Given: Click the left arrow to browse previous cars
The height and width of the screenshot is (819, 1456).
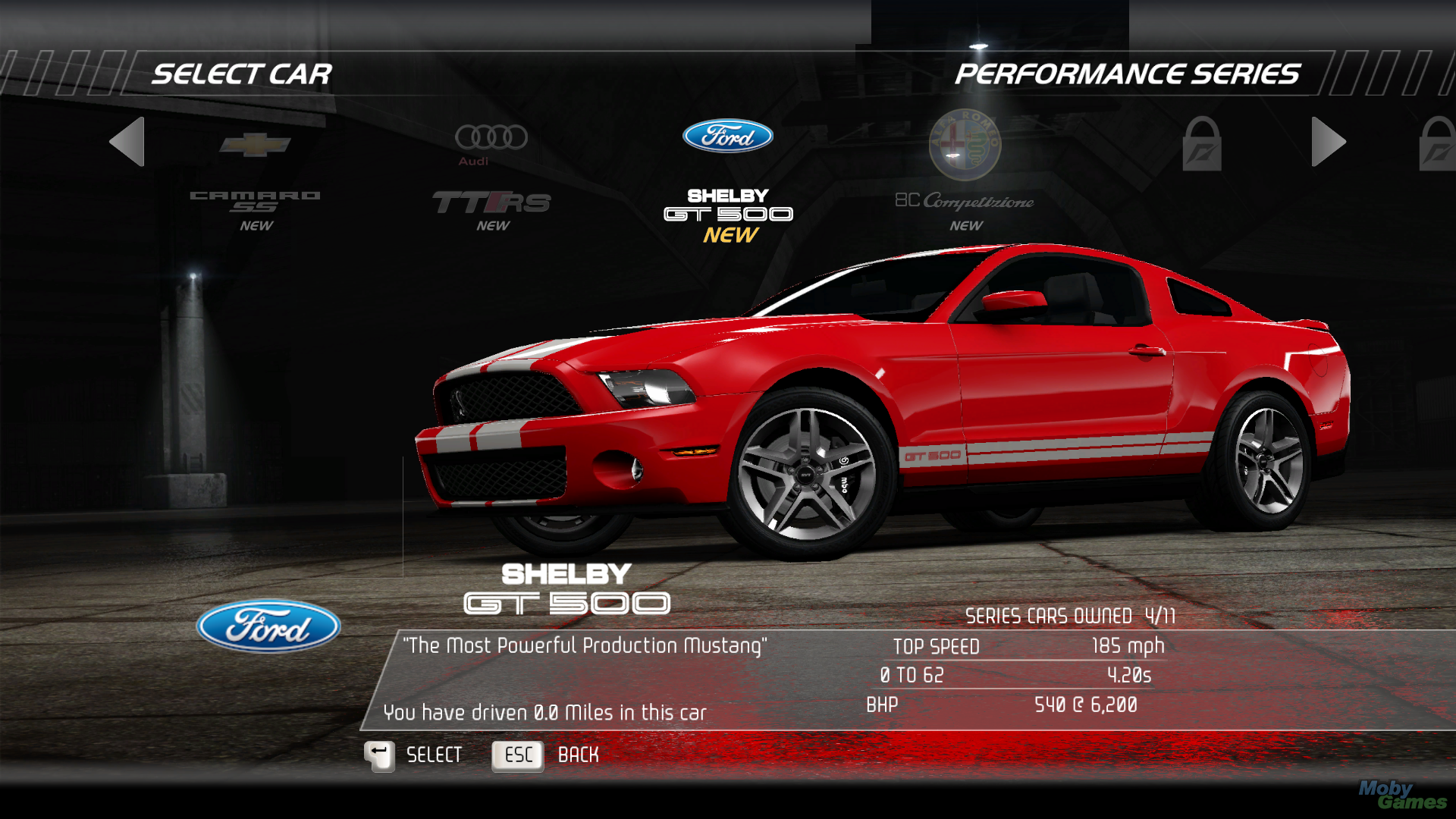Looking at the screenshot, I should coord(127,141).
